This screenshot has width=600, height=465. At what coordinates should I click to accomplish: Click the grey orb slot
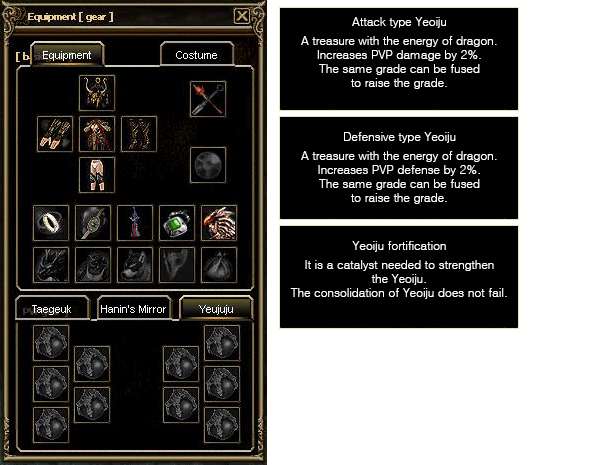[x=208, y=165]
